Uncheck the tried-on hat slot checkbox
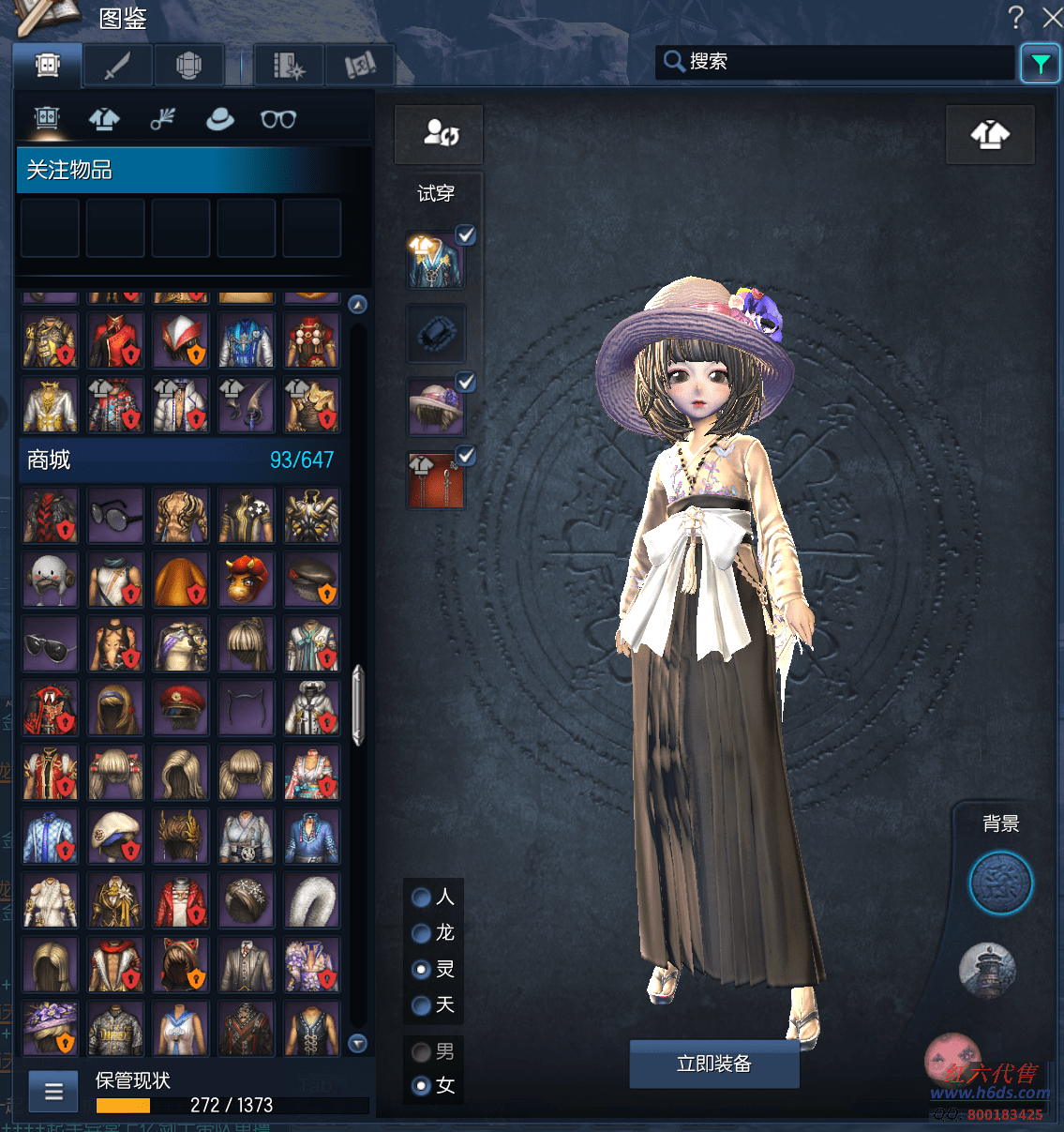This screenshot has height=1132, width=1064. pyautogui.click(x=465, y=382)
